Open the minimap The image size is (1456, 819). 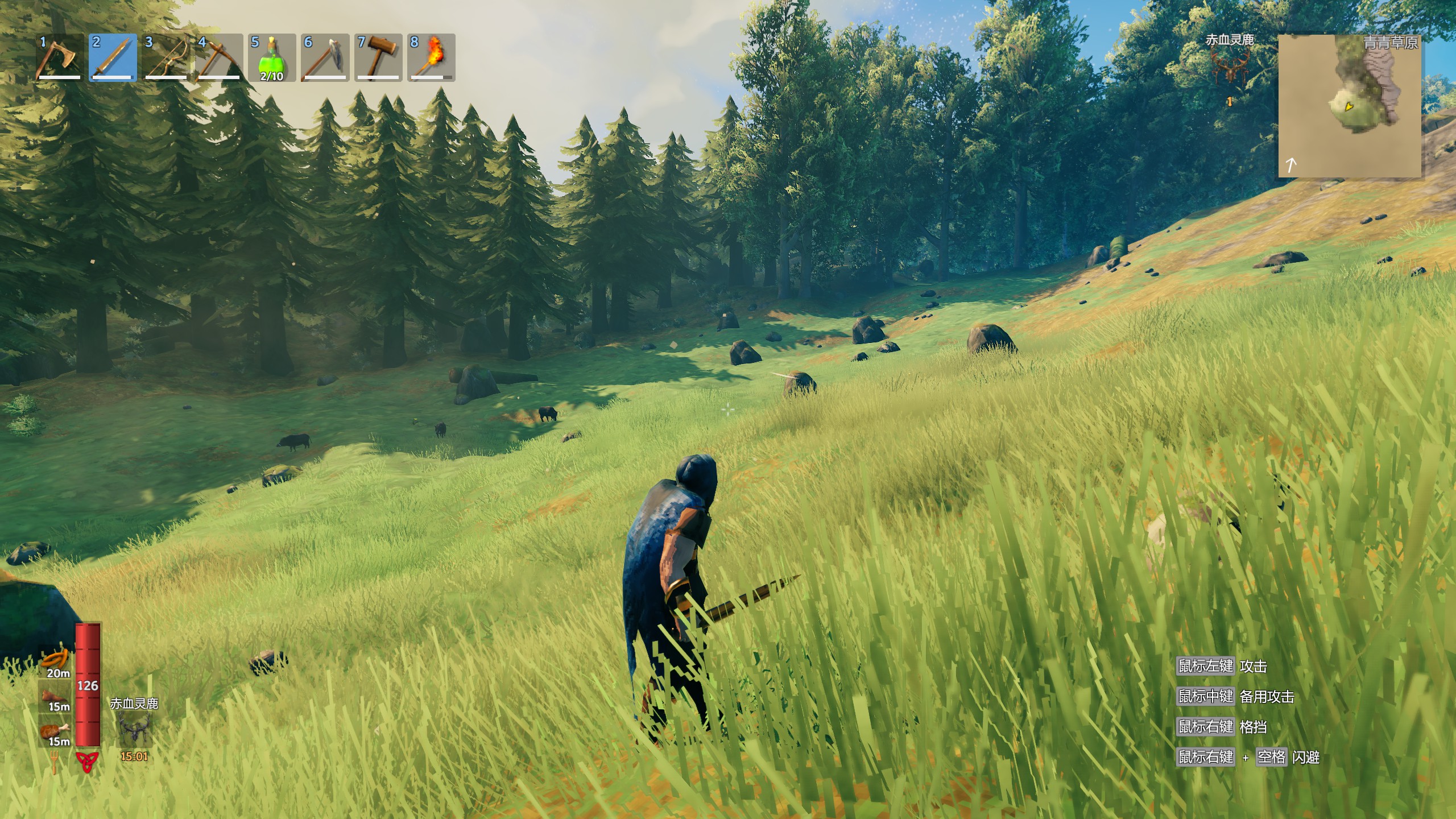point(1349,106)
